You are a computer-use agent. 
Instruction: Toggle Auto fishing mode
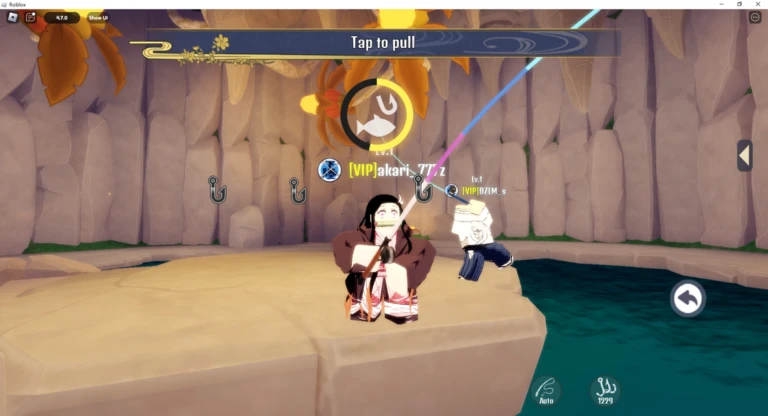546,390
